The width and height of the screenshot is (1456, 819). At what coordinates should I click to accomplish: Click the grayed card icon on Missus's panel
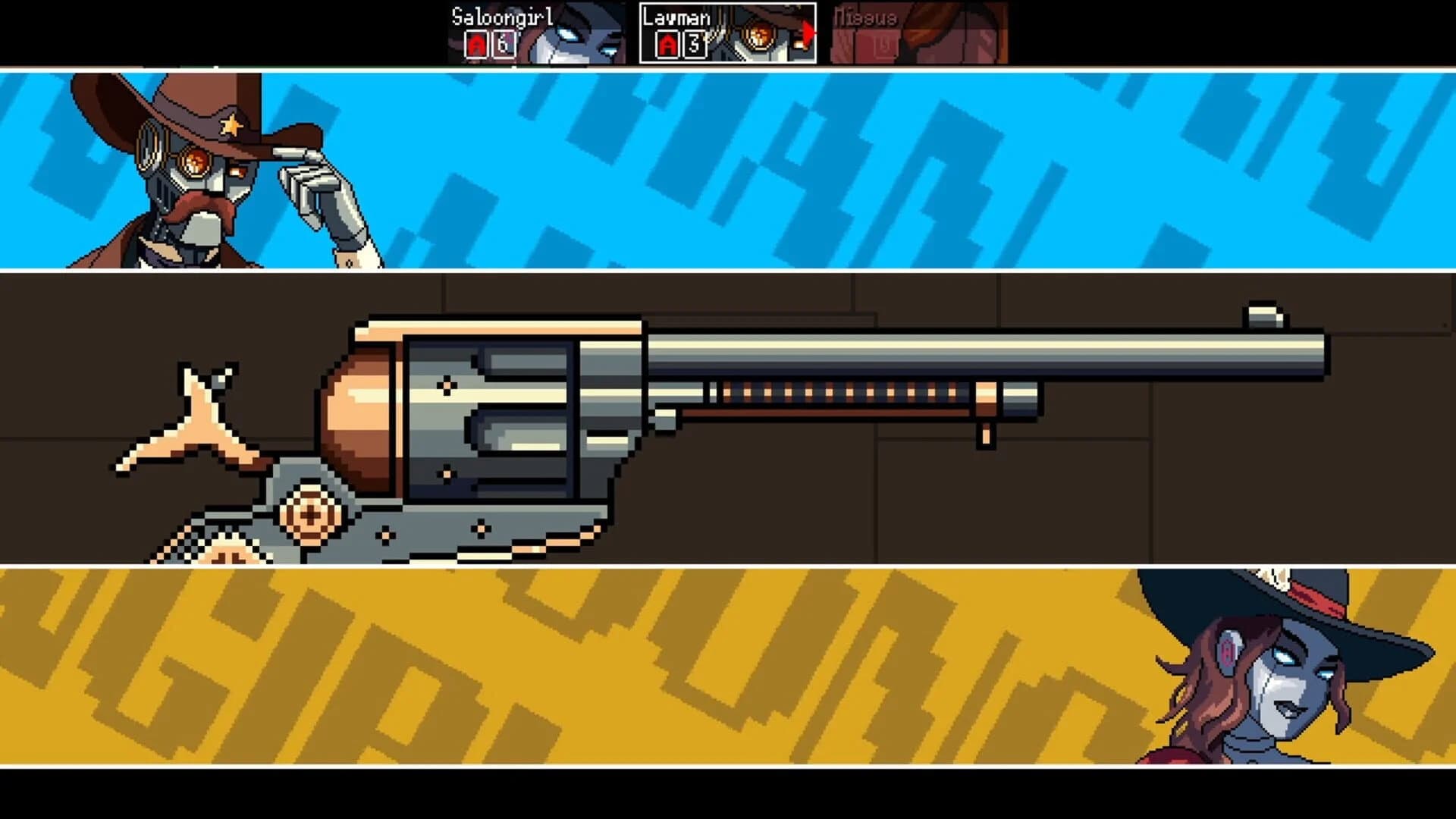[x=885, y=45]
